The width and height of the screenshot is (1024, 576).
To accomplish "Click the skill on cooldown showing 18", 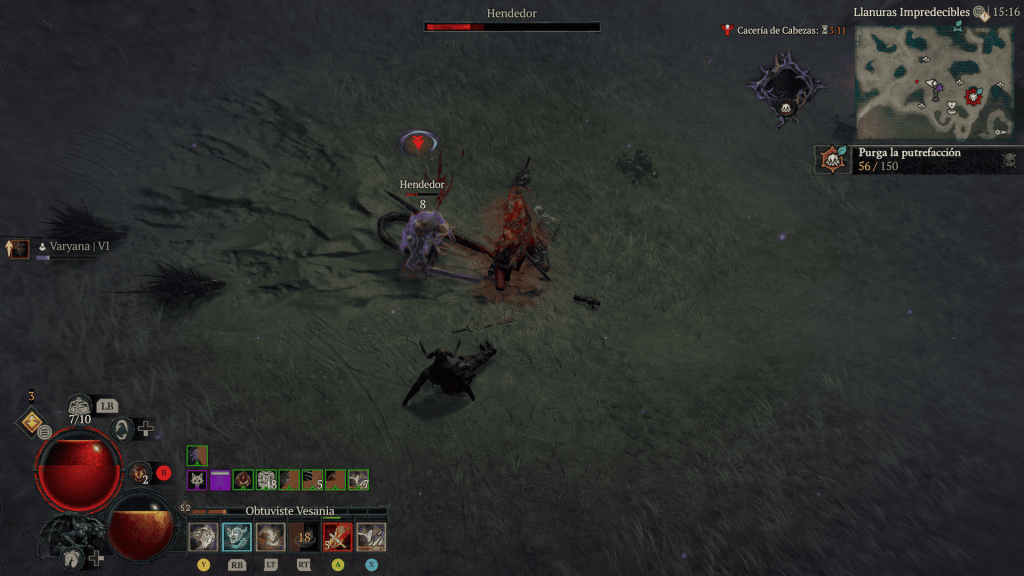I will pos(304,537).
